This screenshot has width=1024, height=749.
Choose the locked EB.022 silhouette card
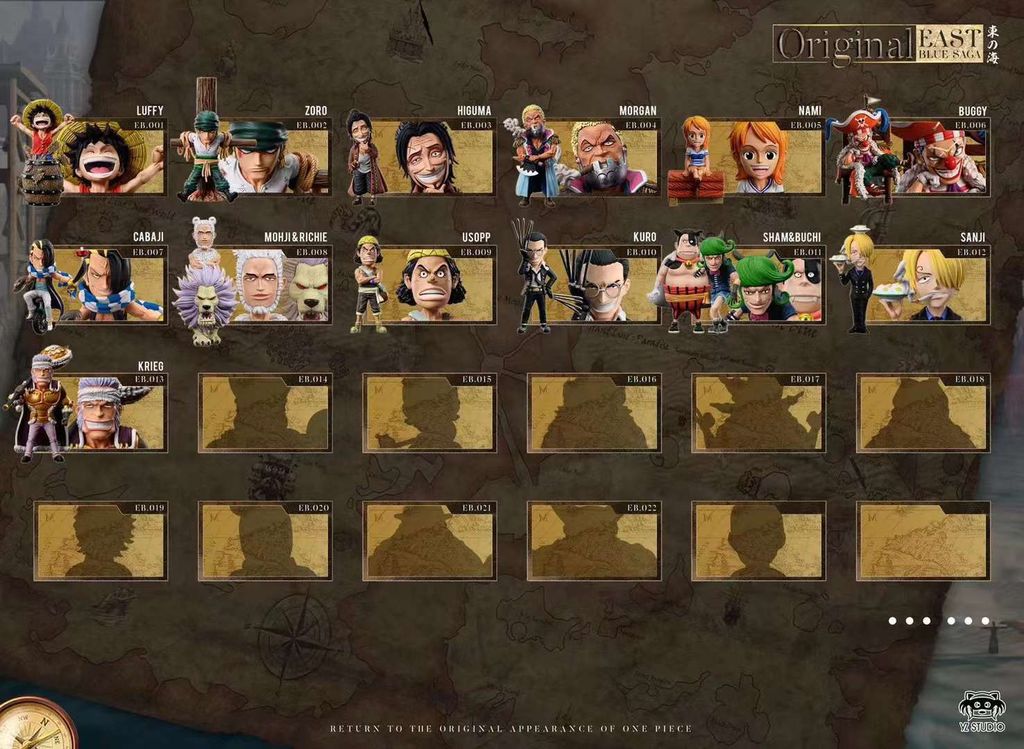594,540
